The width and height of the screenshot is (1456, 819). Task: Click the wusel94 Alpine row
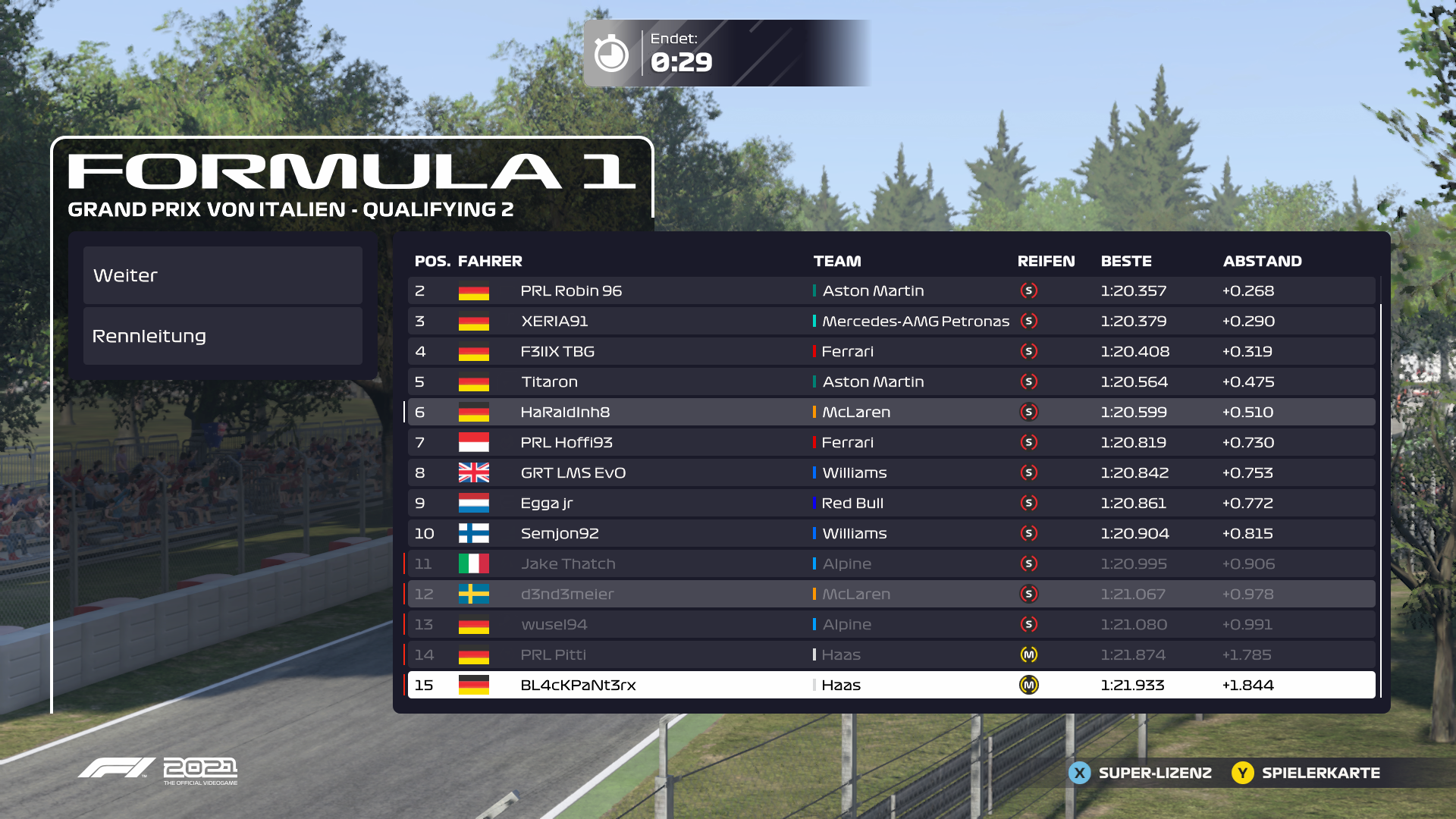click(x=891, y=625)
